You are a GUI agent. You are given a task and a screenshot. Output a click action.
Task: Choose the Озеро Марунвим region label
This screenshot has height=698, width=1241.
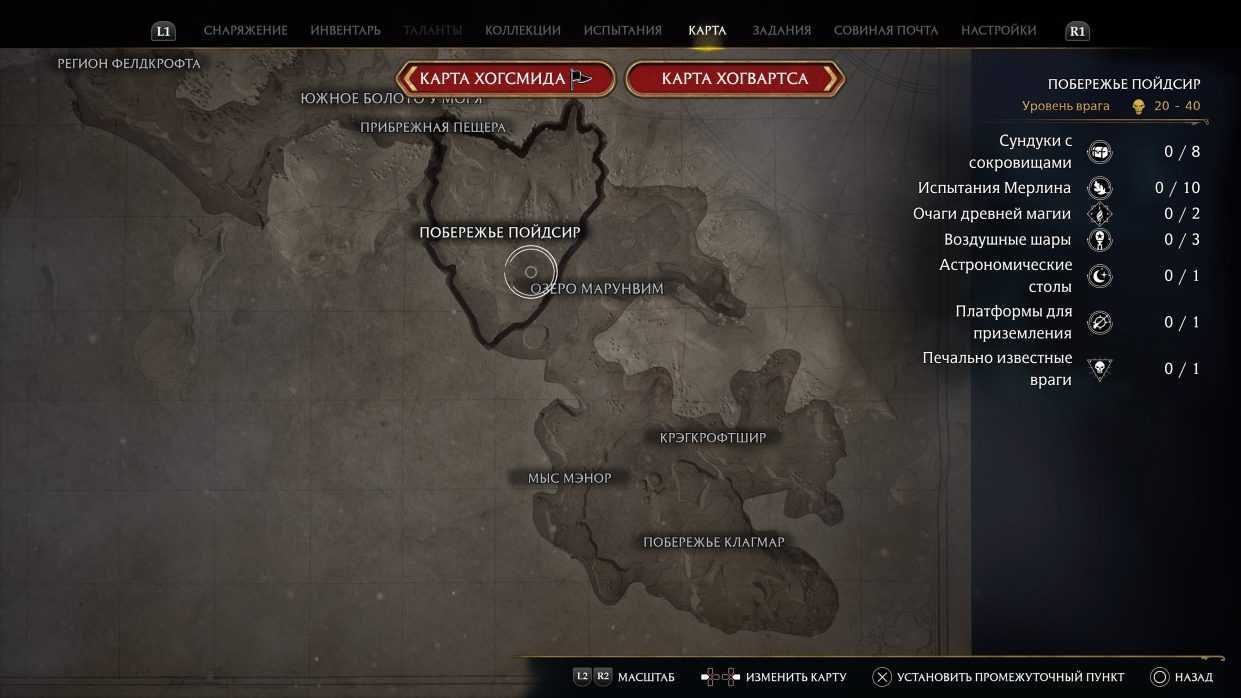click(x=597, y=289)
